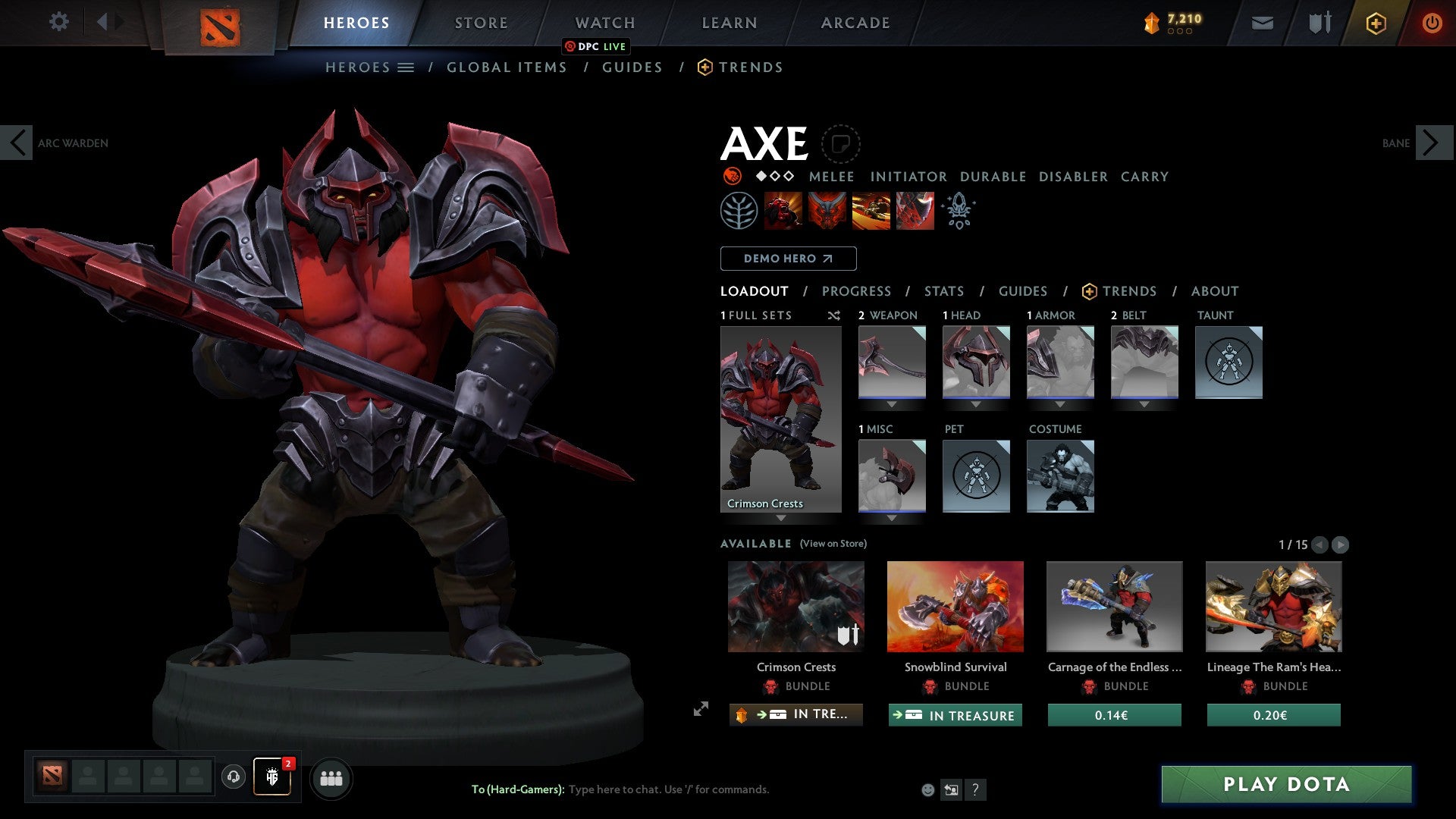The image size is (1456, 819).
Task: Open the Heroes hamburger menu
Action: (x=406, y=67)
